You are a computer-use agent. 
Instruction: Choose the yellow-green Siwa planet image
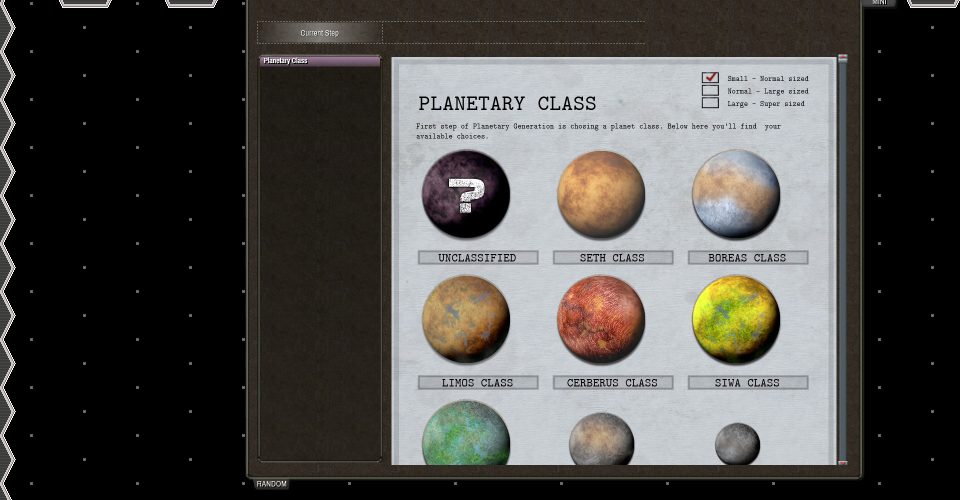click(736, 320)
